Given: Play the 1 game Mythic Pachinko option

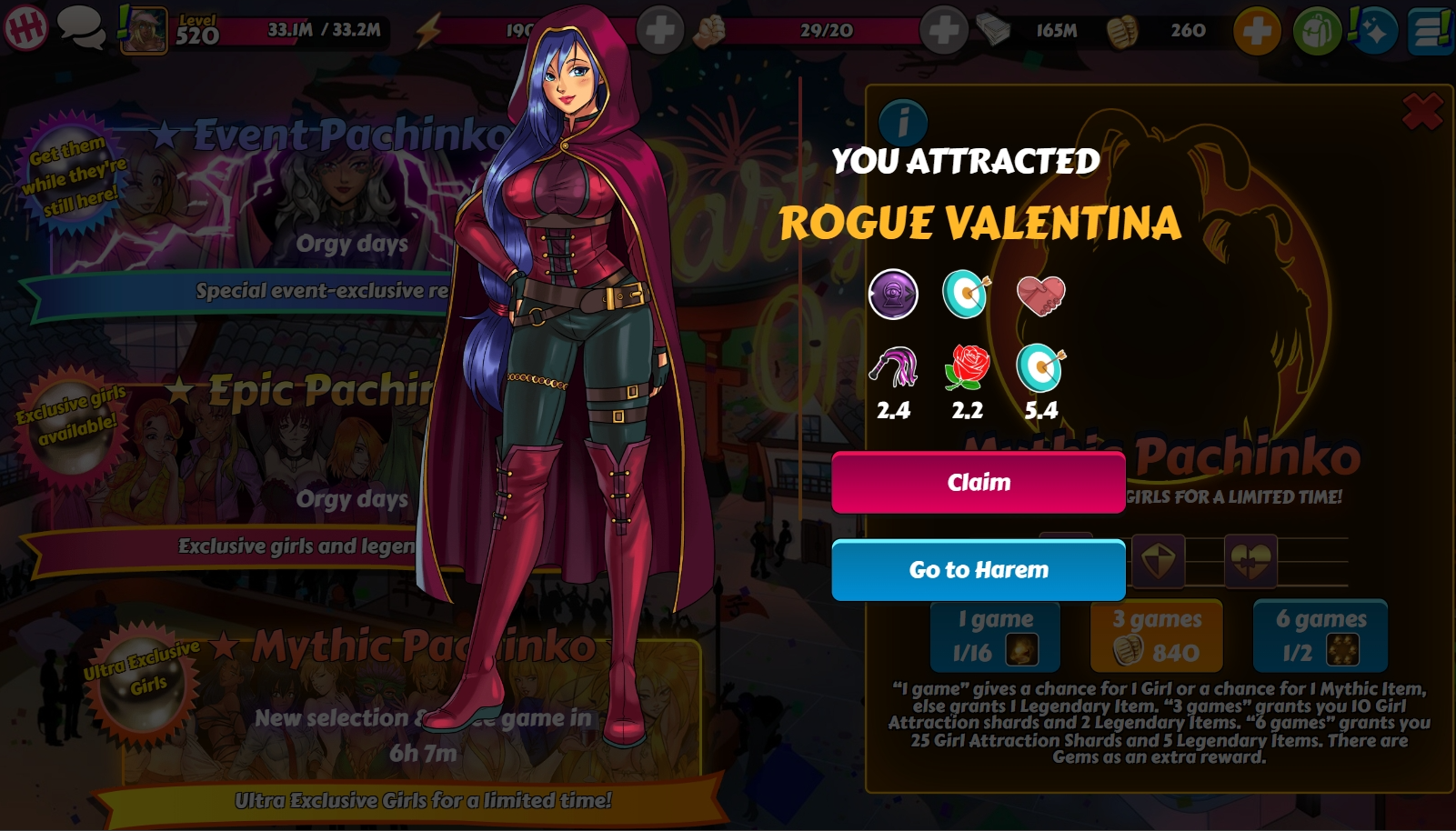Looking at the screenshot, I should pos(995,636).
